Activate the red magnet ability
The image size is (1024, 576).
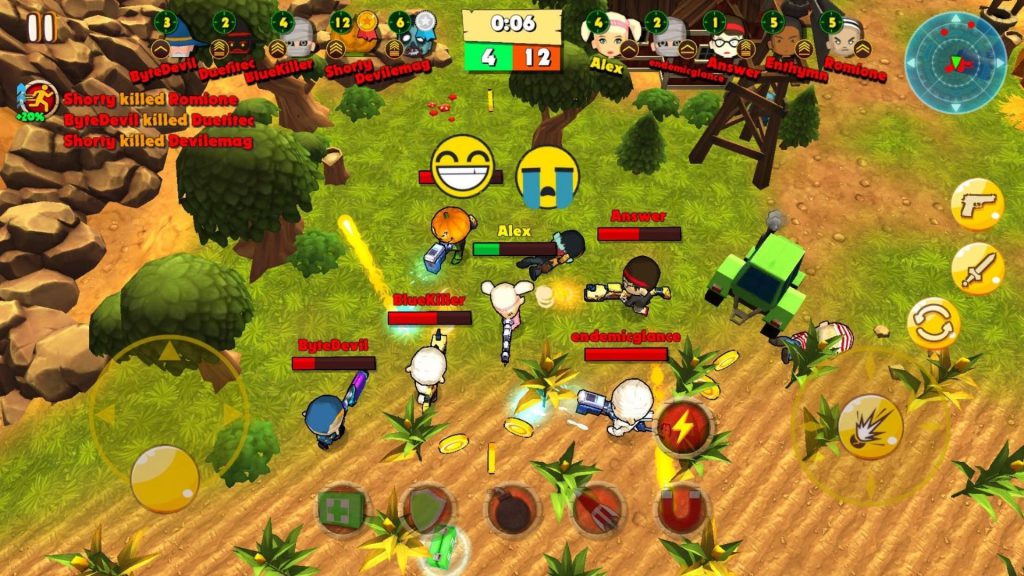point(683,510)
